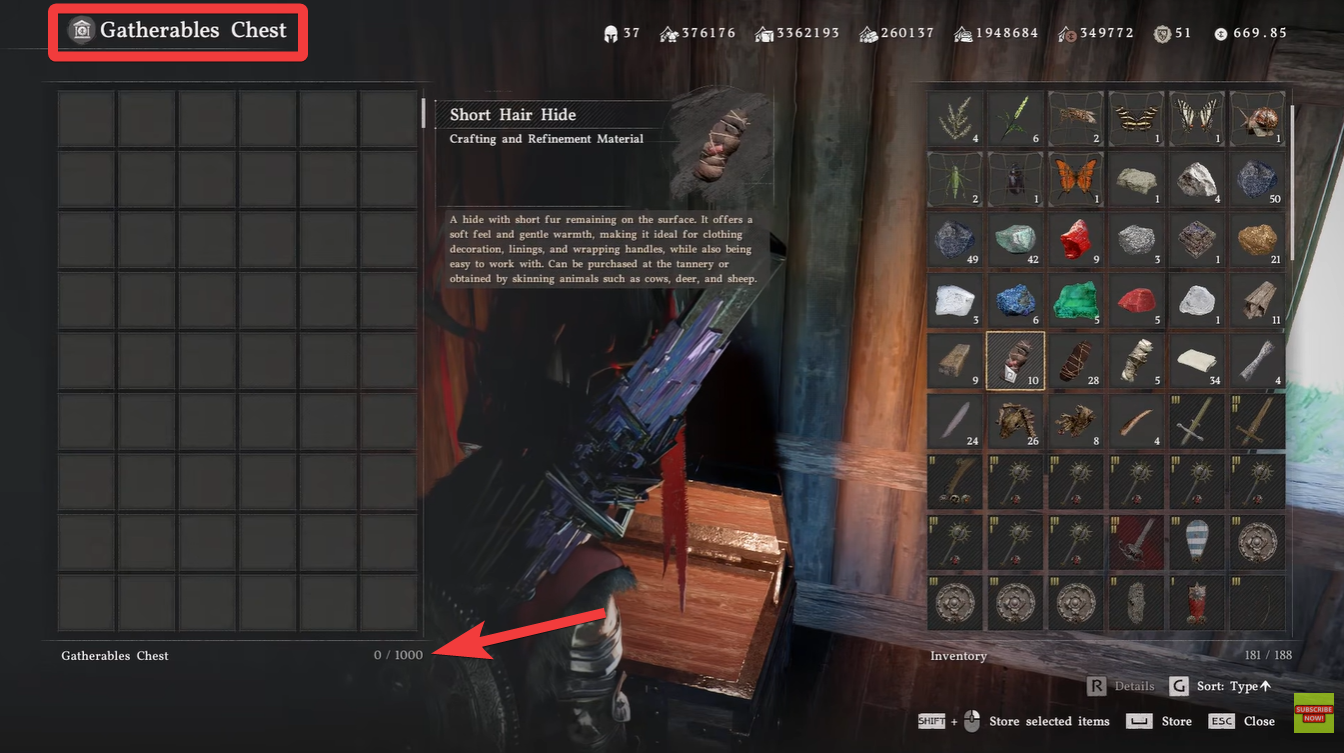The height and width of the screenshot is (753, 1344).
Task: Click the Inventory label showing 181/188
Action: [x=958, y=655]
